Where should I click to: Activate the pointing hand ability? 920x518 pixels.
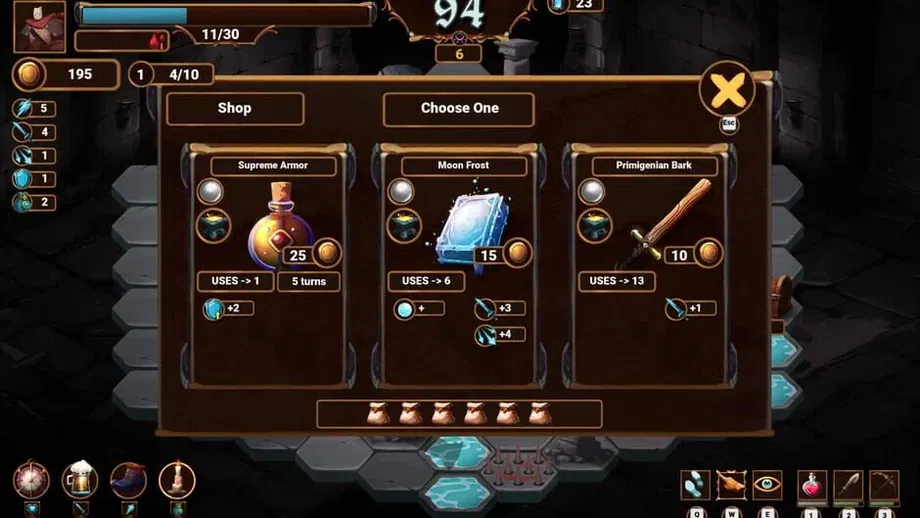coord(731,484)
